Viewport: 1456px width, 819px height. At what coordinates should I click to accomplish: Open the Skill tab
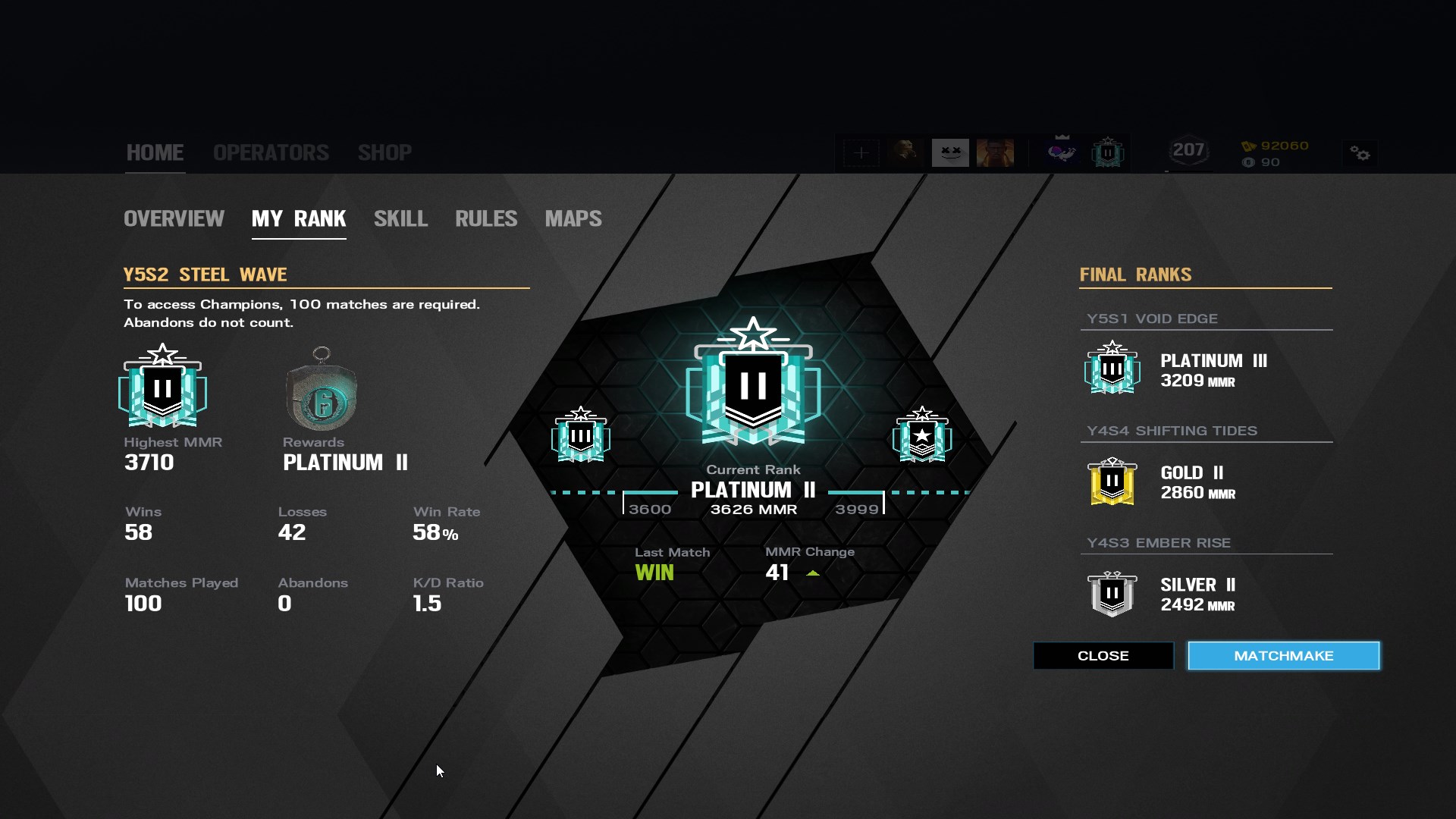pyautogui.click(x=400, y=219)
